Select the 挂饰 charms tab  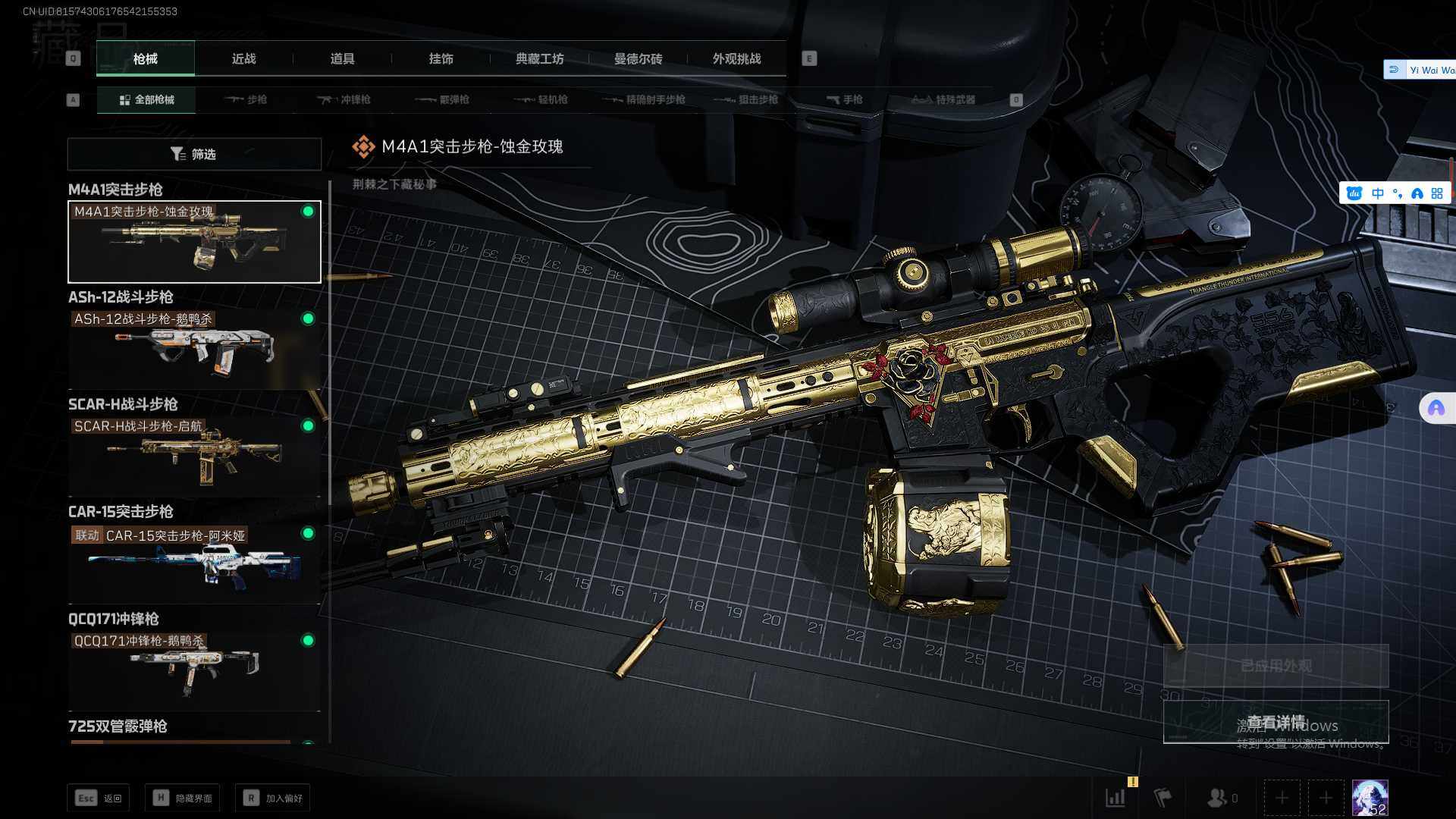click(441, 59)
